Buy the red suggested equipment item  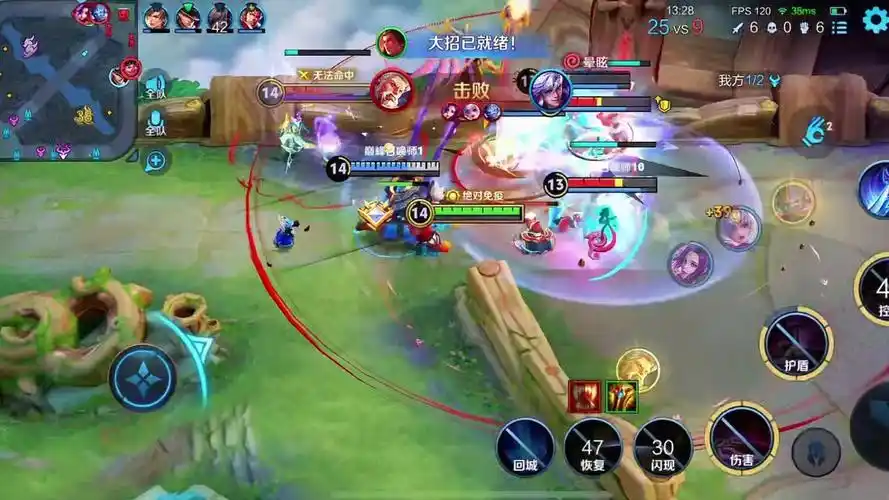(x=584, y=397)
